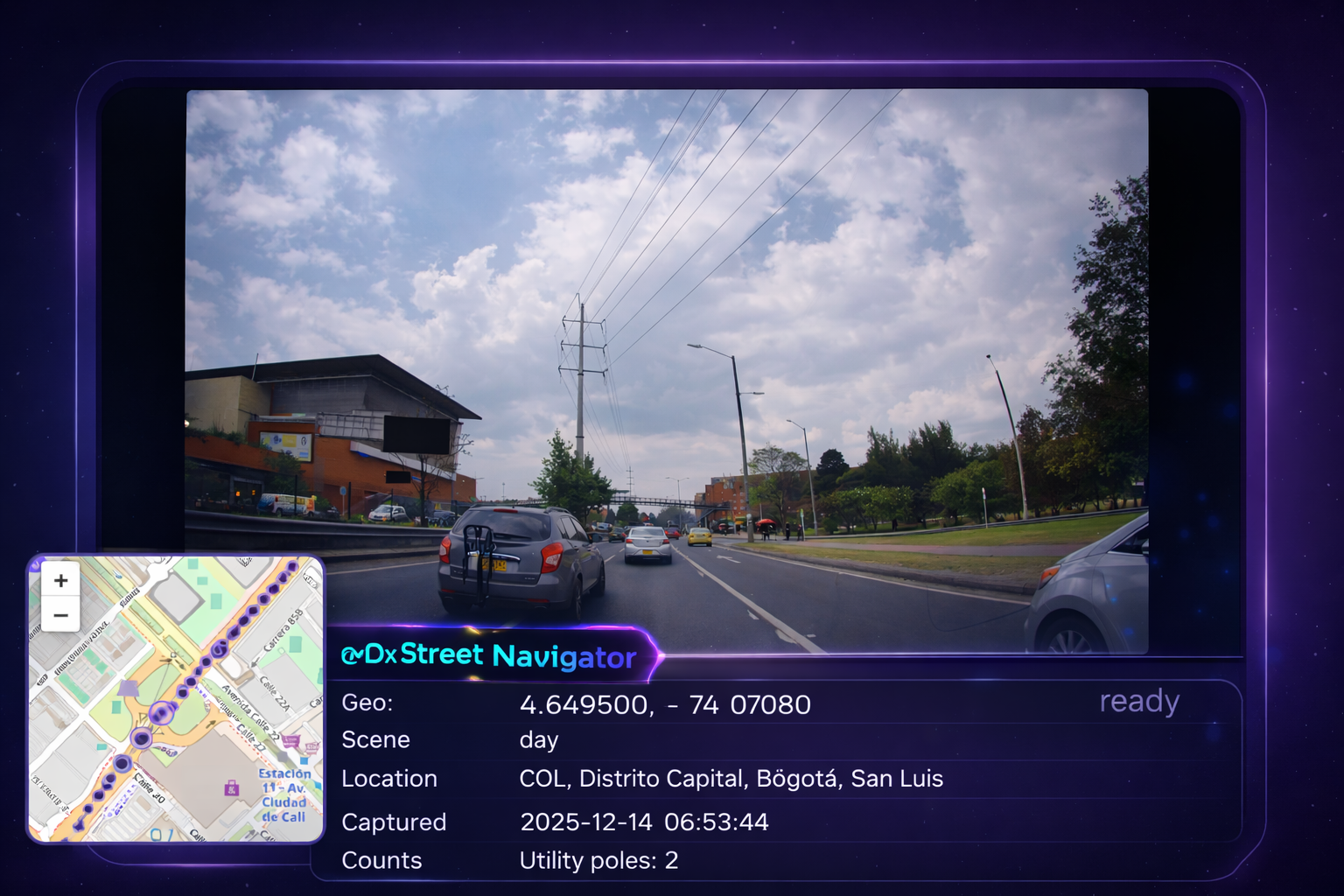Click the map zoom-out minus control

[60, 615]
